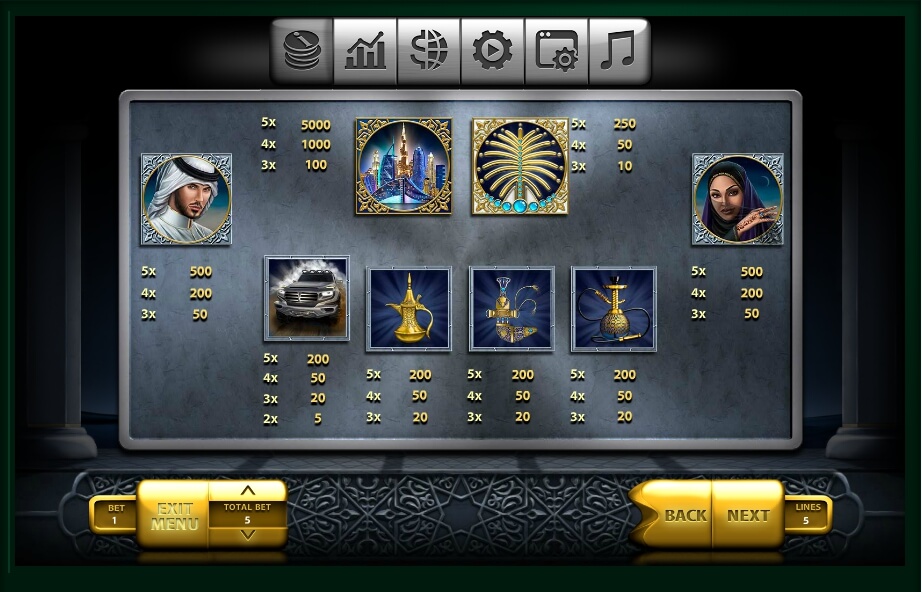Advance to the Next paytable page

(x=747, y=515)
